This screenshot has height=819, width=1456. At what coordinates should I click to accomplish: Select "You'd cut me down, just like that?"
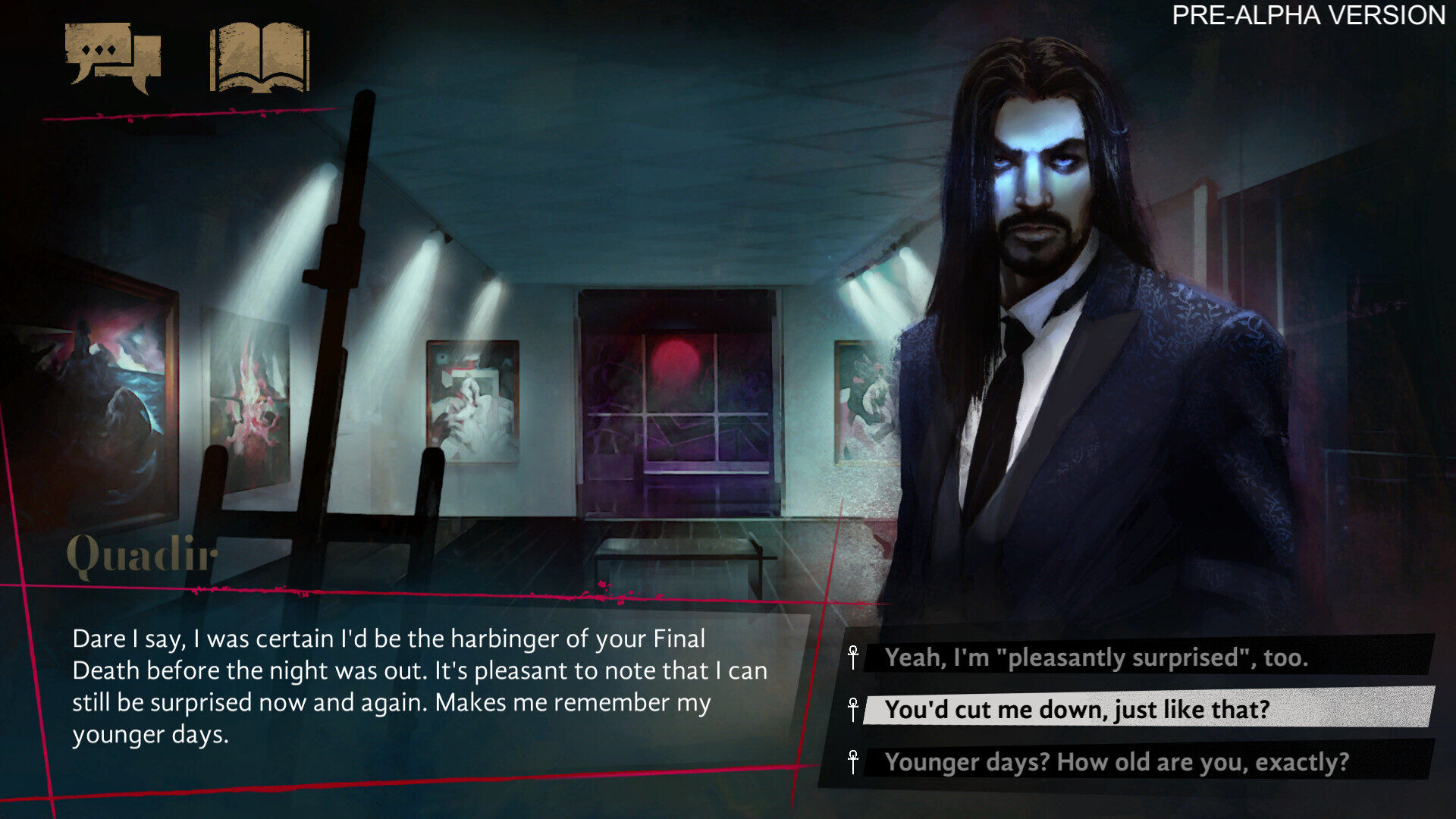coord(1077,709)
